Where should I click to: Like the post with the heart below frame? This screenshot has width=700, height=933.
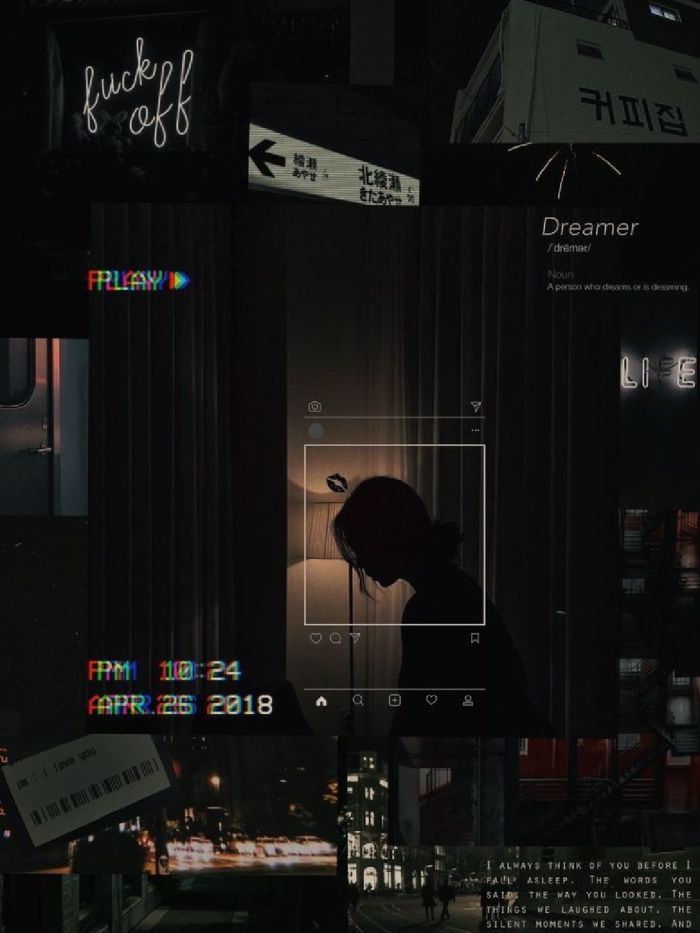[316, 638]
